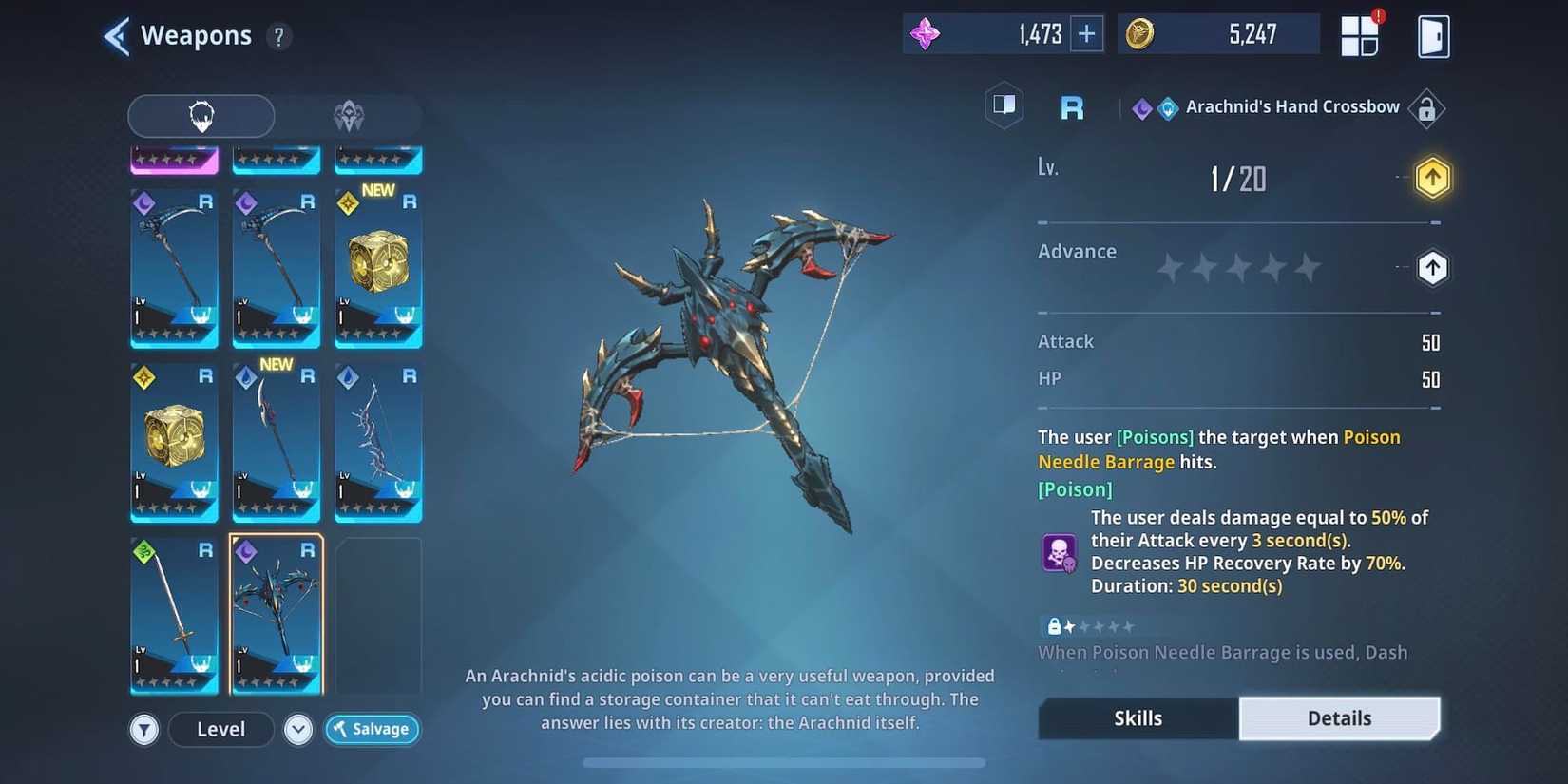Open the Level sorting dropdown
The height and width of the screenshot is (784, 1568).
coord(220,729)
